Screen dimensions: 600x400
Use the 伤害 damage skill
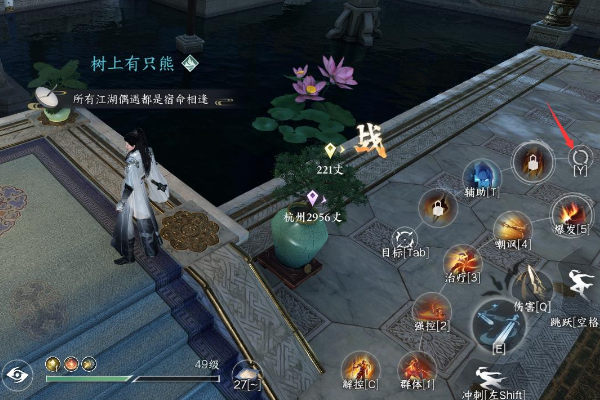(x=530, y=283)
